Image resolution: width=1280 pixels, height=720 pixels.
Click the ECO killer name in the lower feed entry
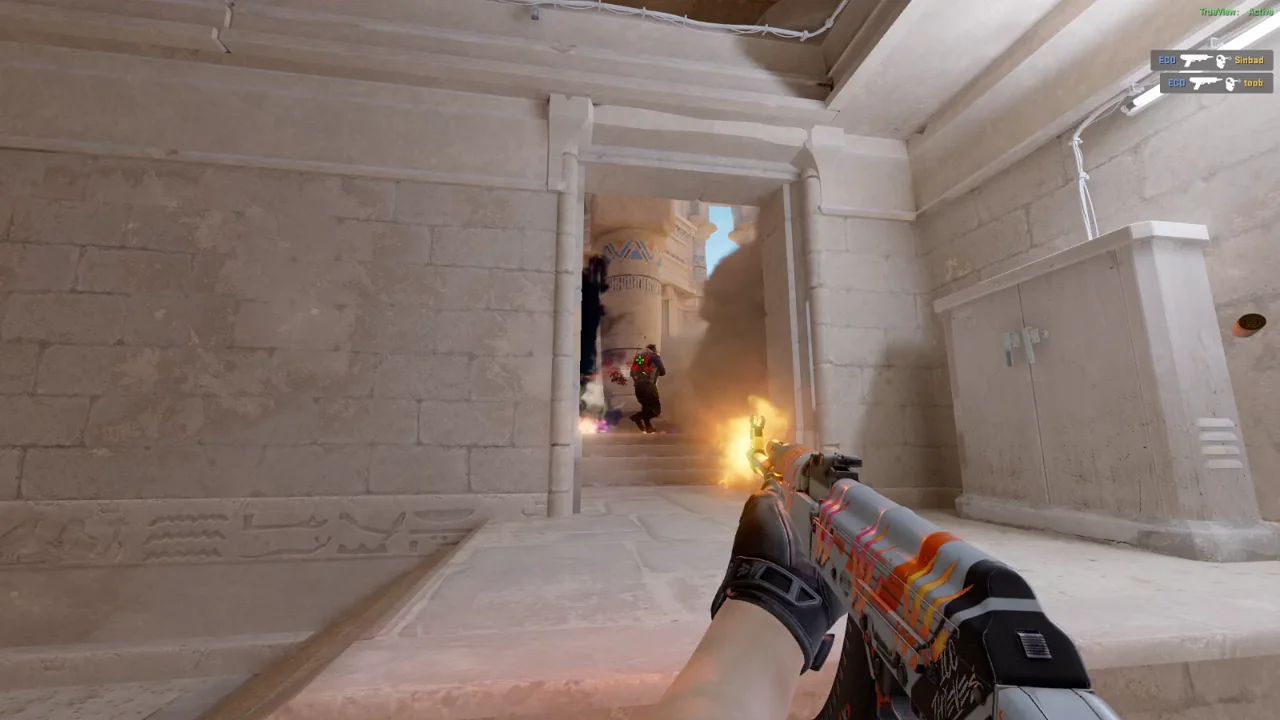coord(1176,82)
